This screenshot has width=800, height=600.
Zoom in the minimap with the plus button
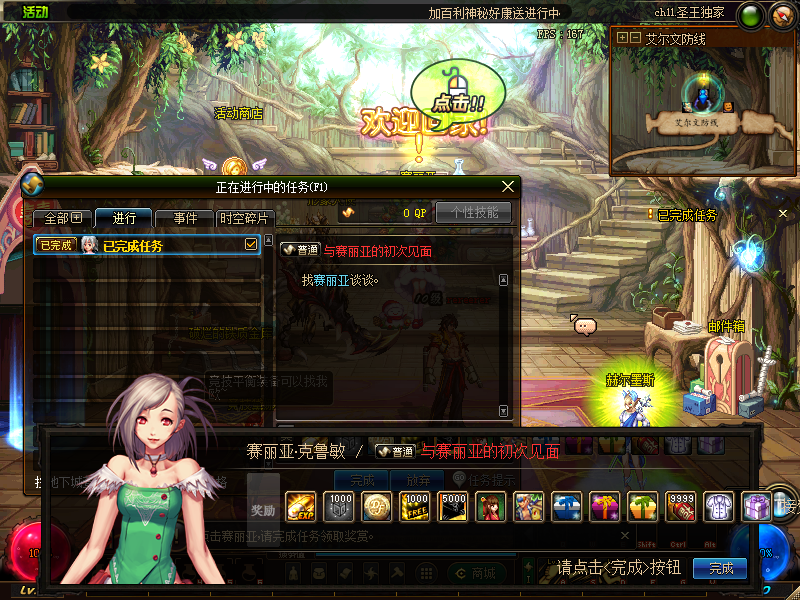click(622, 37)
